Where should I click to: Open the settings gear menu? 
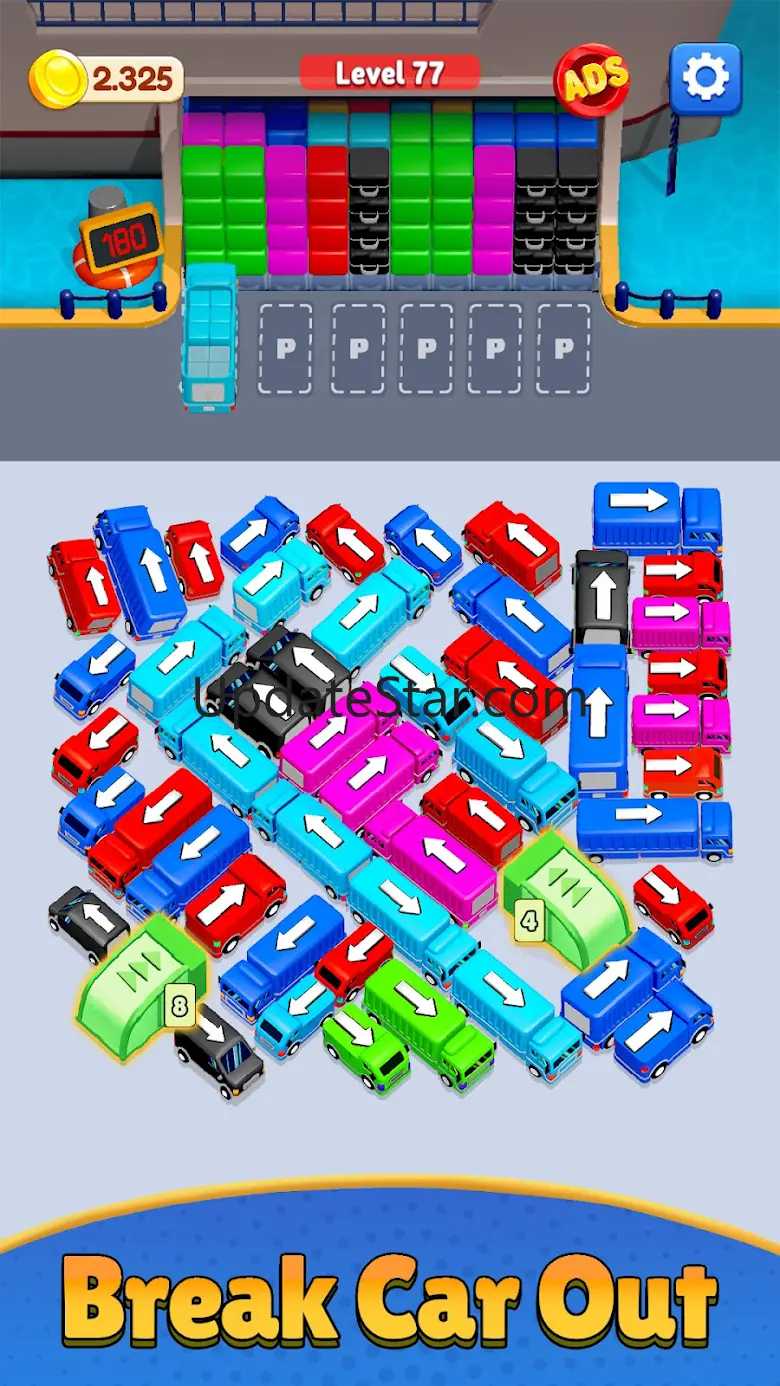pyautogui.click(x=705, y=77)
